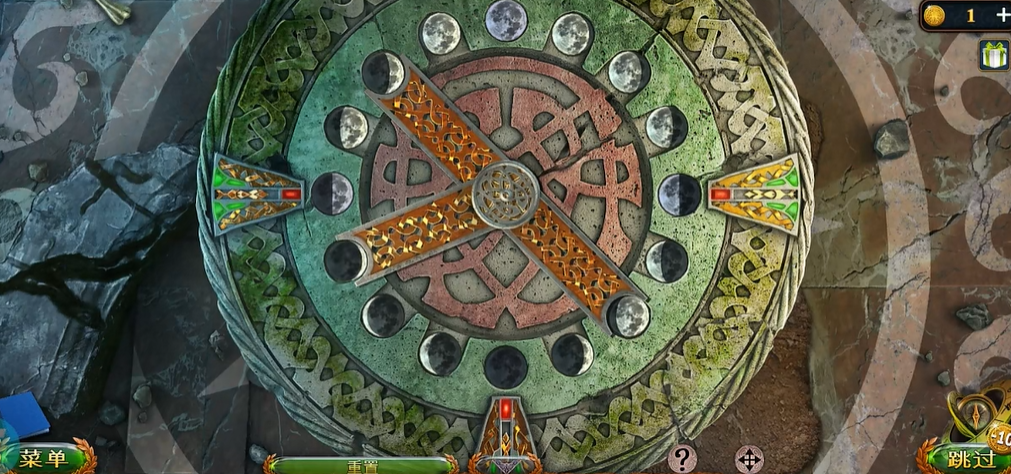The height and width of the screenshot is (474, 1011).
Task: Add coins with the plus button
Action: tap(1001, 15)
